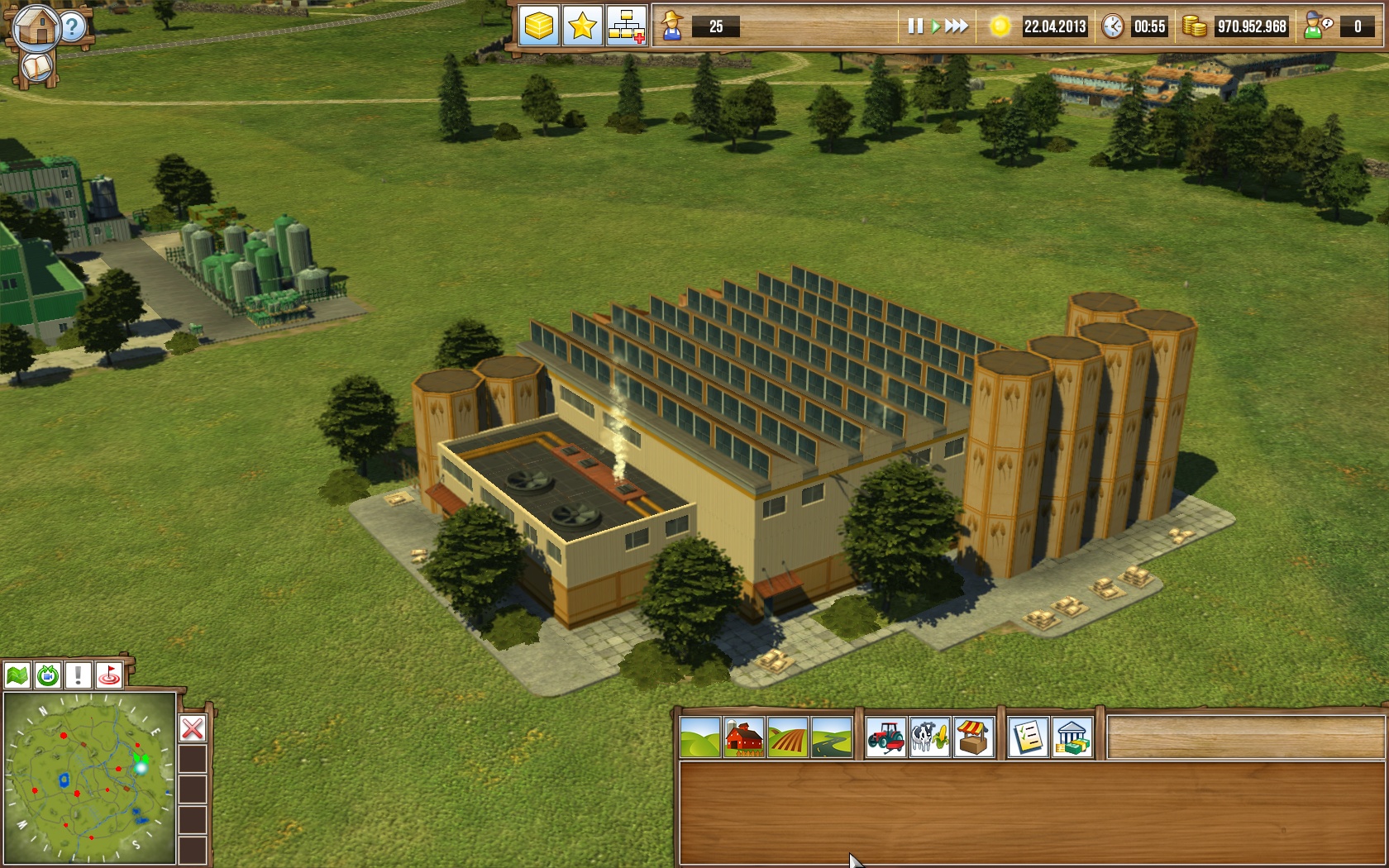Select the green hills terrain category
Screen dimensions: 1389x868
click(700, 737)
